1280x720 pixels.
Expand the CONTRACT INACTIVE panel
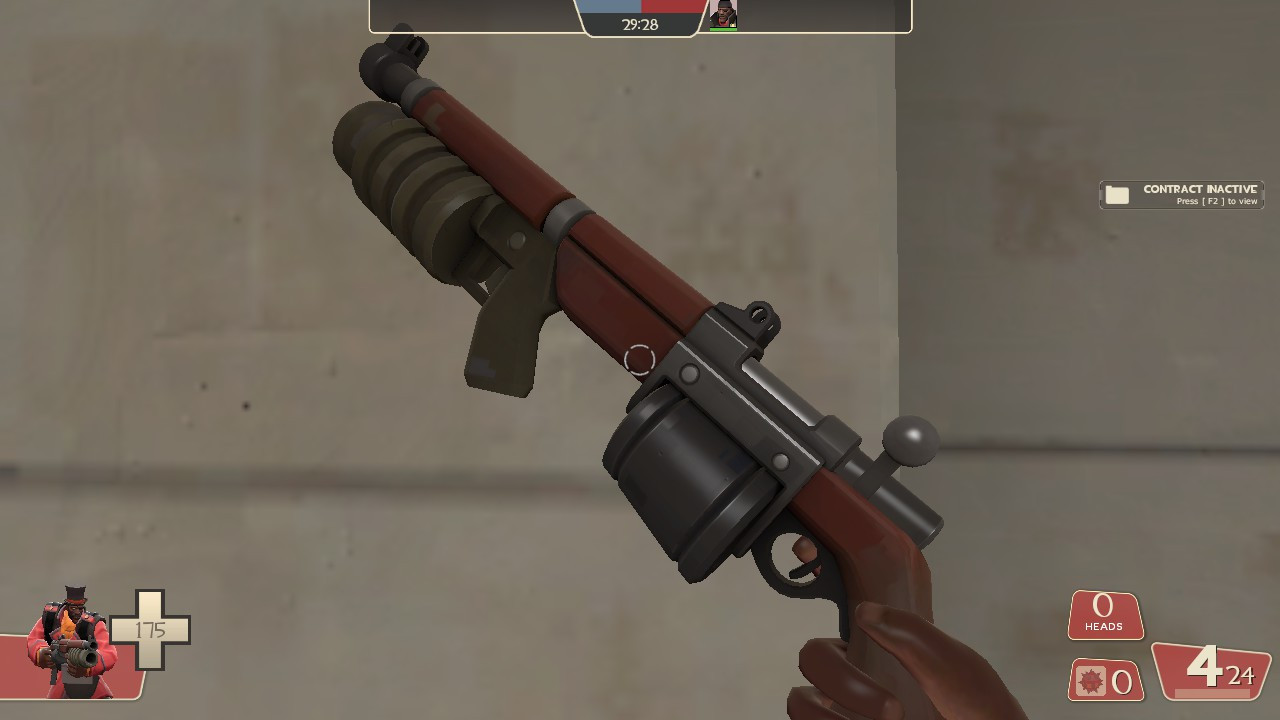tap(1180, 193)
